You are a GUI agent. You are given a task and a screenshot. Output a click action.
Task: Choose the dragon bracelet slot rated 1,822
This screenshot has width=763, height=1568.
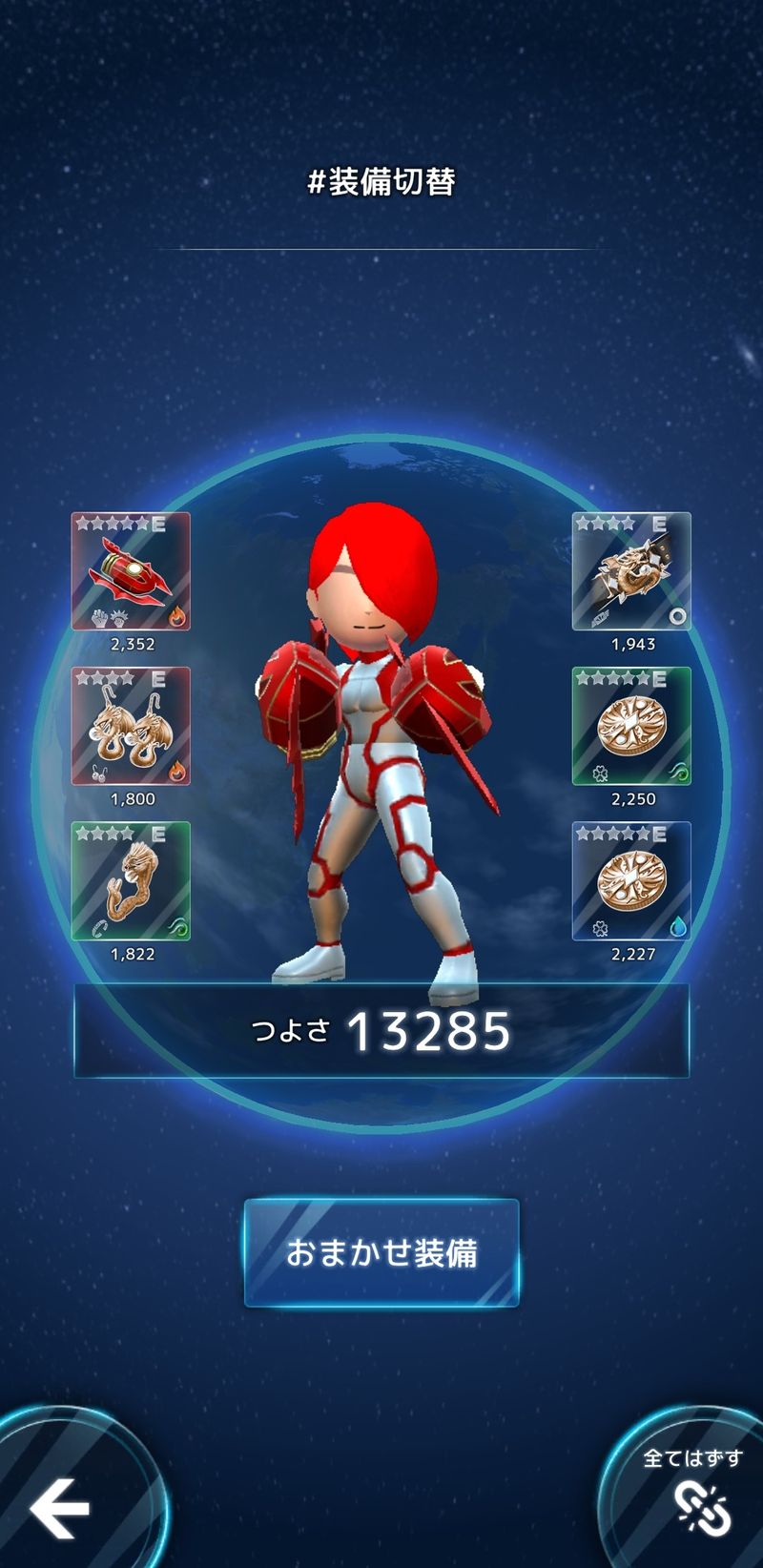coord(131,880)
